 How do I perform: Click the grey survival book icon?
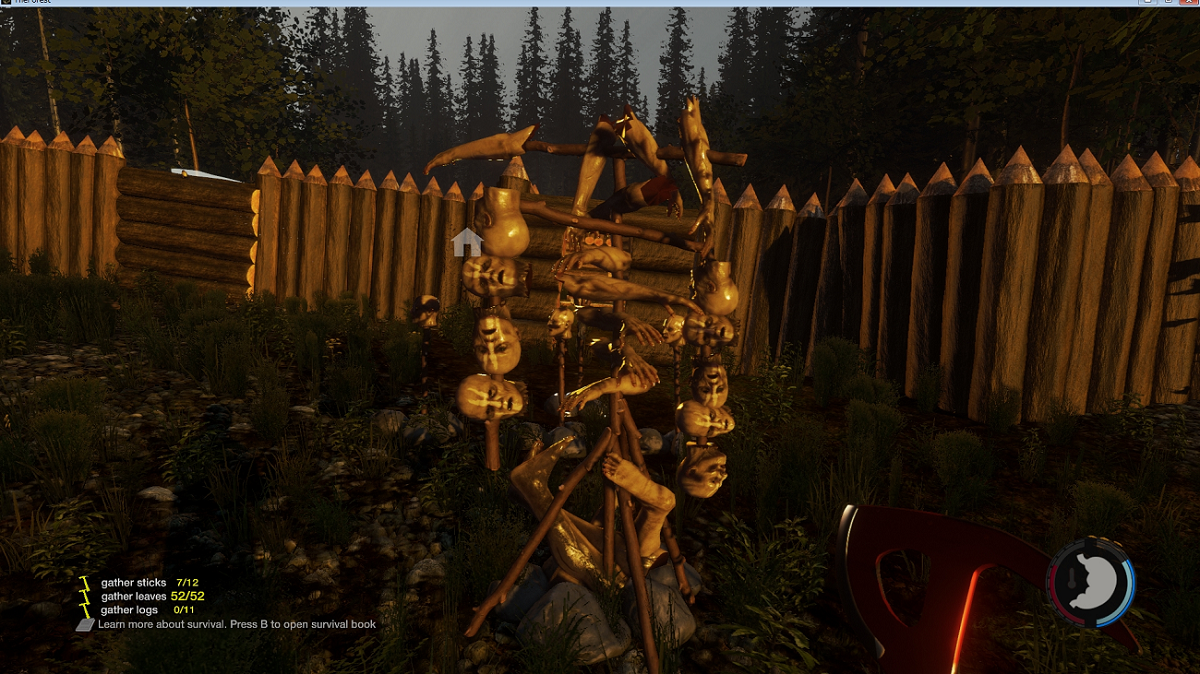coord(86,624)
